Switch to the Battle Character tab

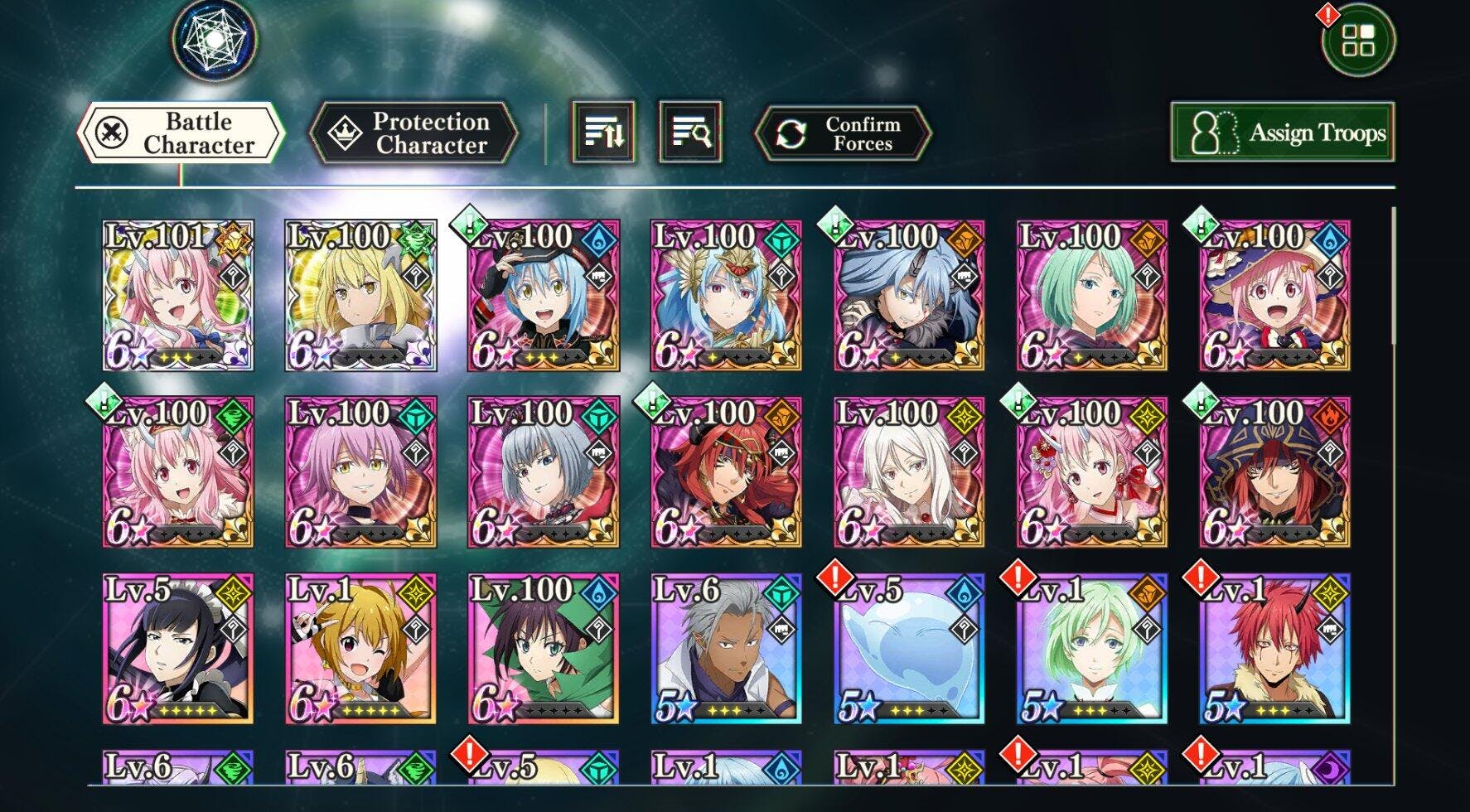pyautogui.click(x=181, y=133)
